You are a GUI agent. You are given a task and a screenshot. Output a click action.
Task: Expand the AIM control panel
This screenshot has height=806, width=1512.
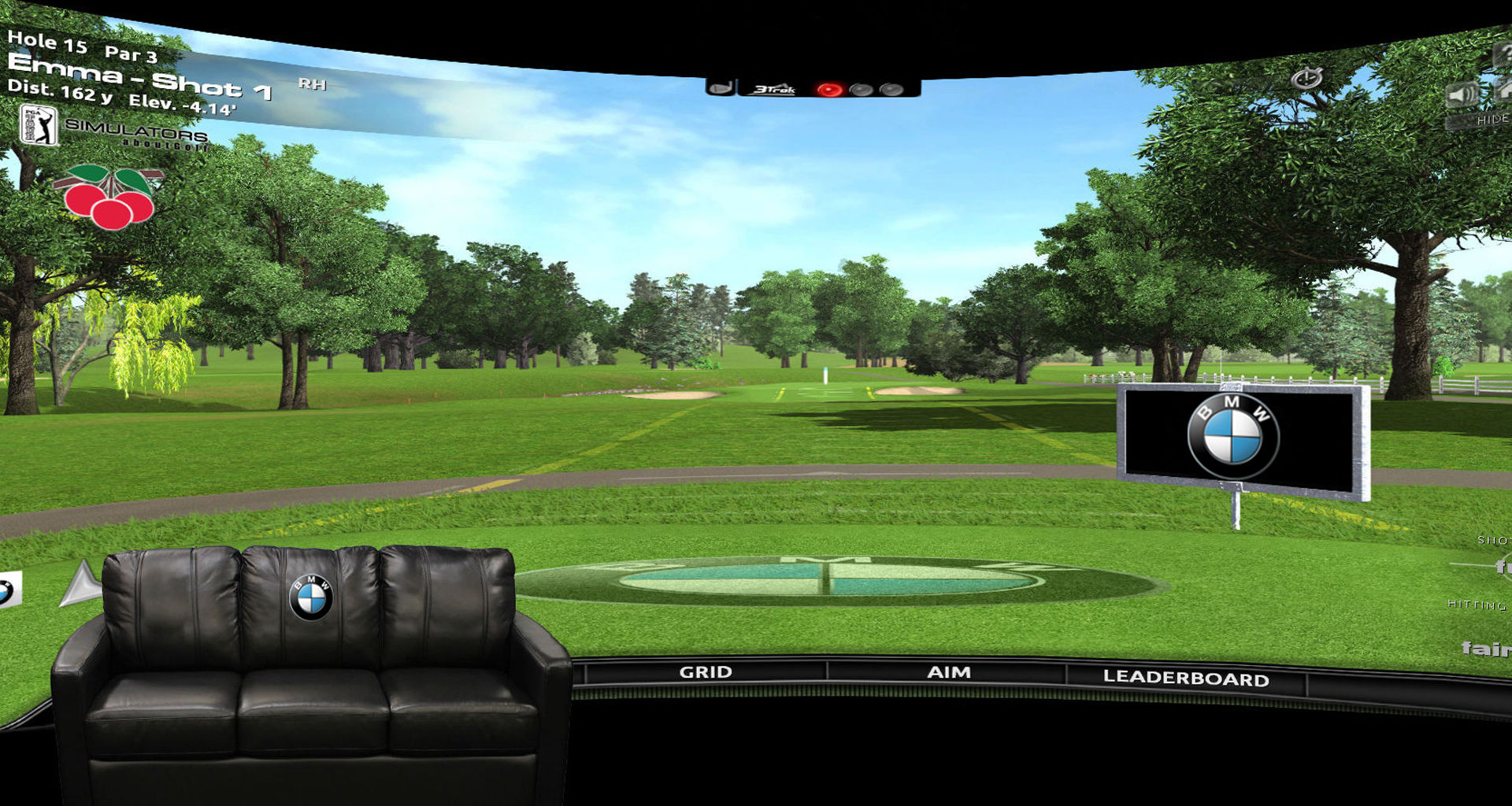(x=949, y=673)
